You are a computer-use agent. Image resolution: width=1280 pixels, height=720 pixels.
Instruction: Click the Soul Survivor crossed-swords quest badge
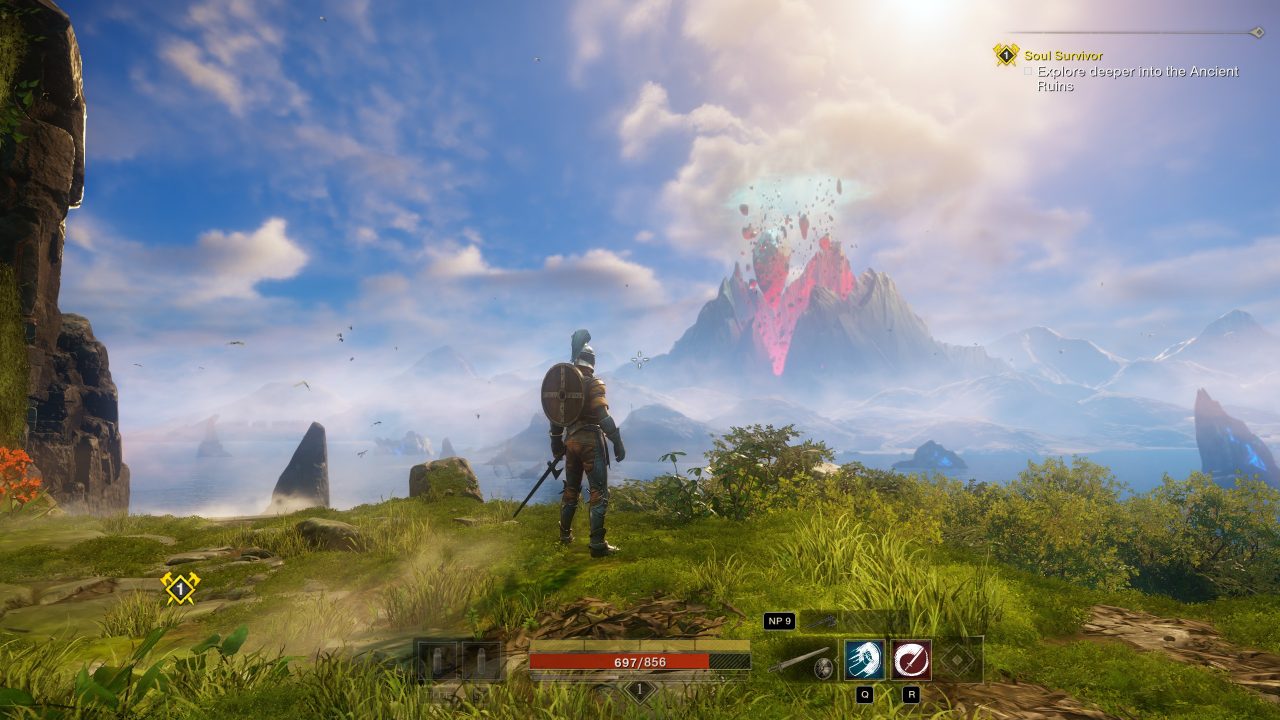click(x=1006, y=55)
